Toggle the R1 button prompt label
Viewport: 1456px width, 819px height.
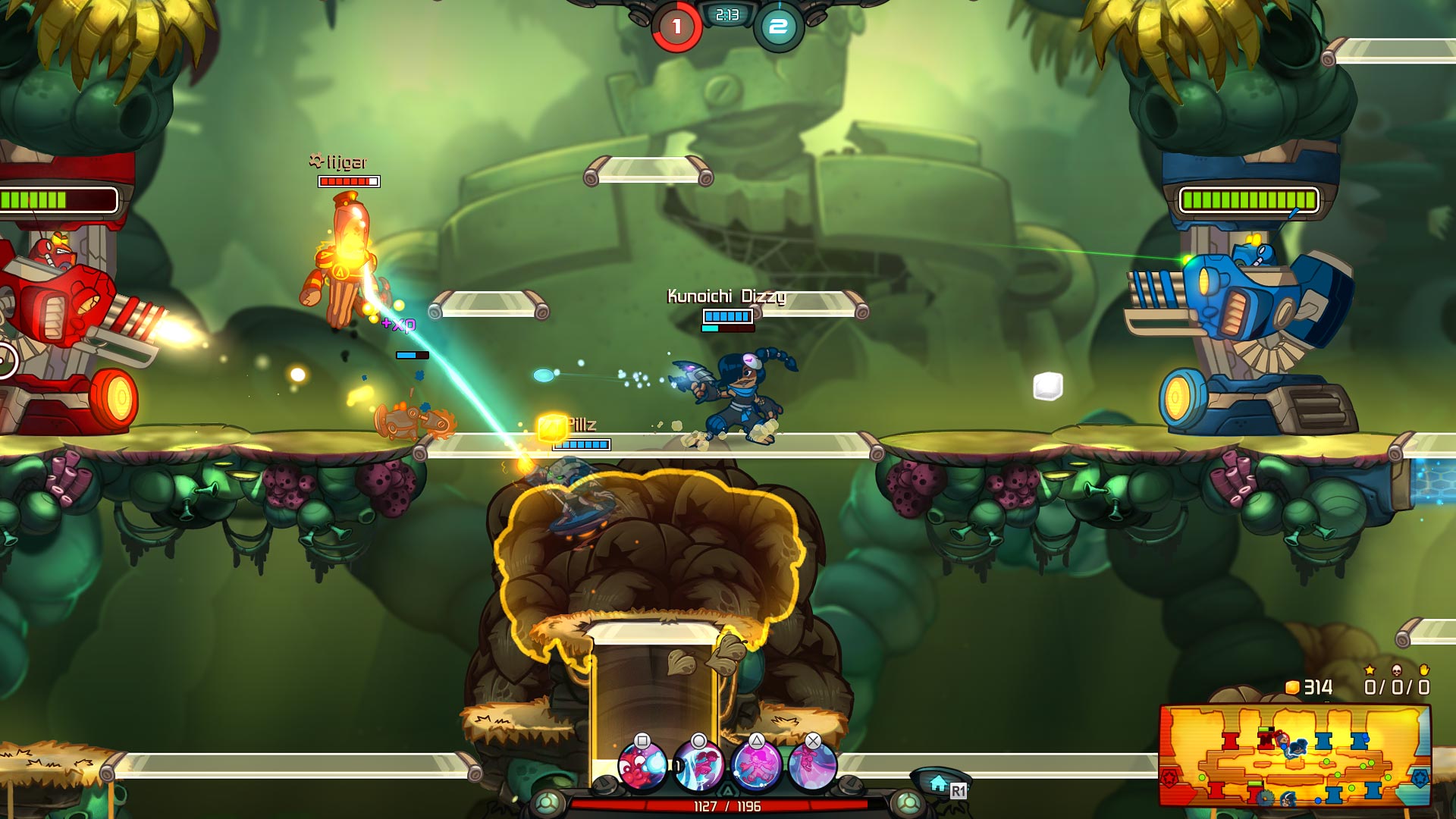(959, 789)
